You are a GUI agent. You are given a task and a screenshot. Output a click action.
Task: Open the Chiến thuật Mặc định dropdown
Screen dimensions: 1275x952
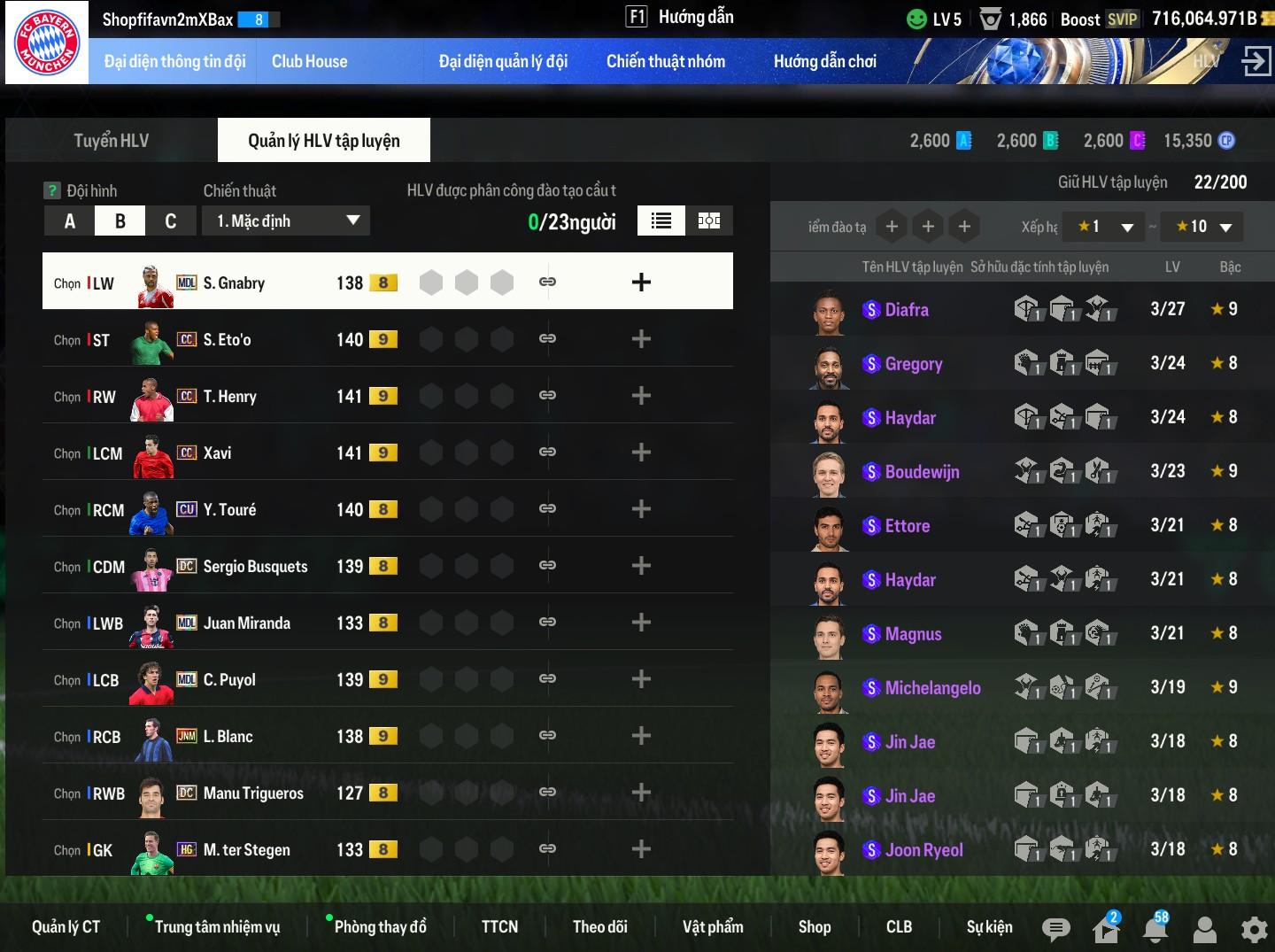286,221
